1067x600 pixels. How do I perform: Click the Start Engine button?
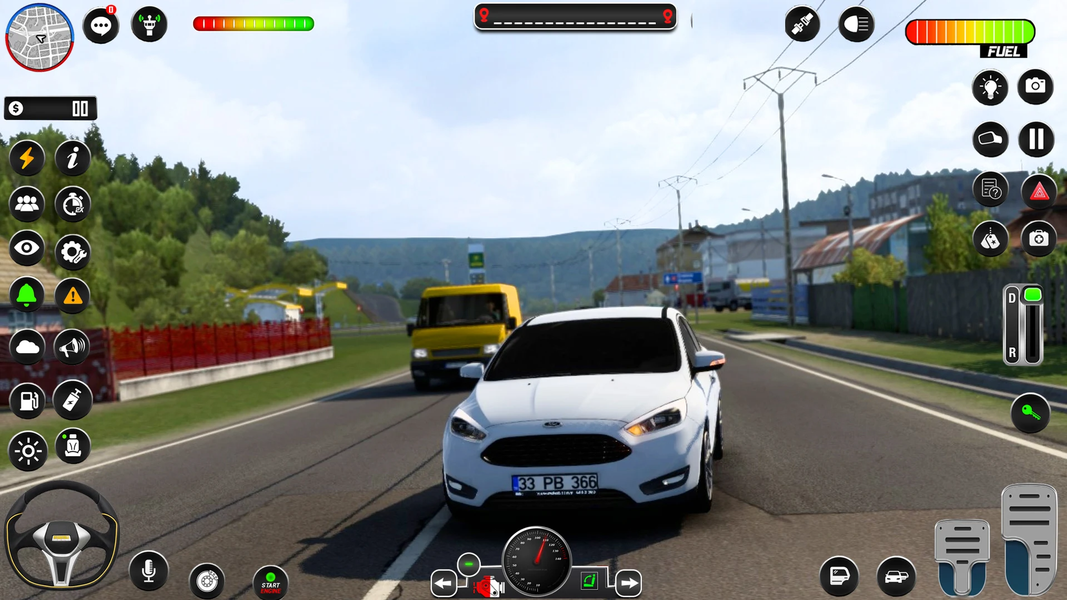[270, 583]
